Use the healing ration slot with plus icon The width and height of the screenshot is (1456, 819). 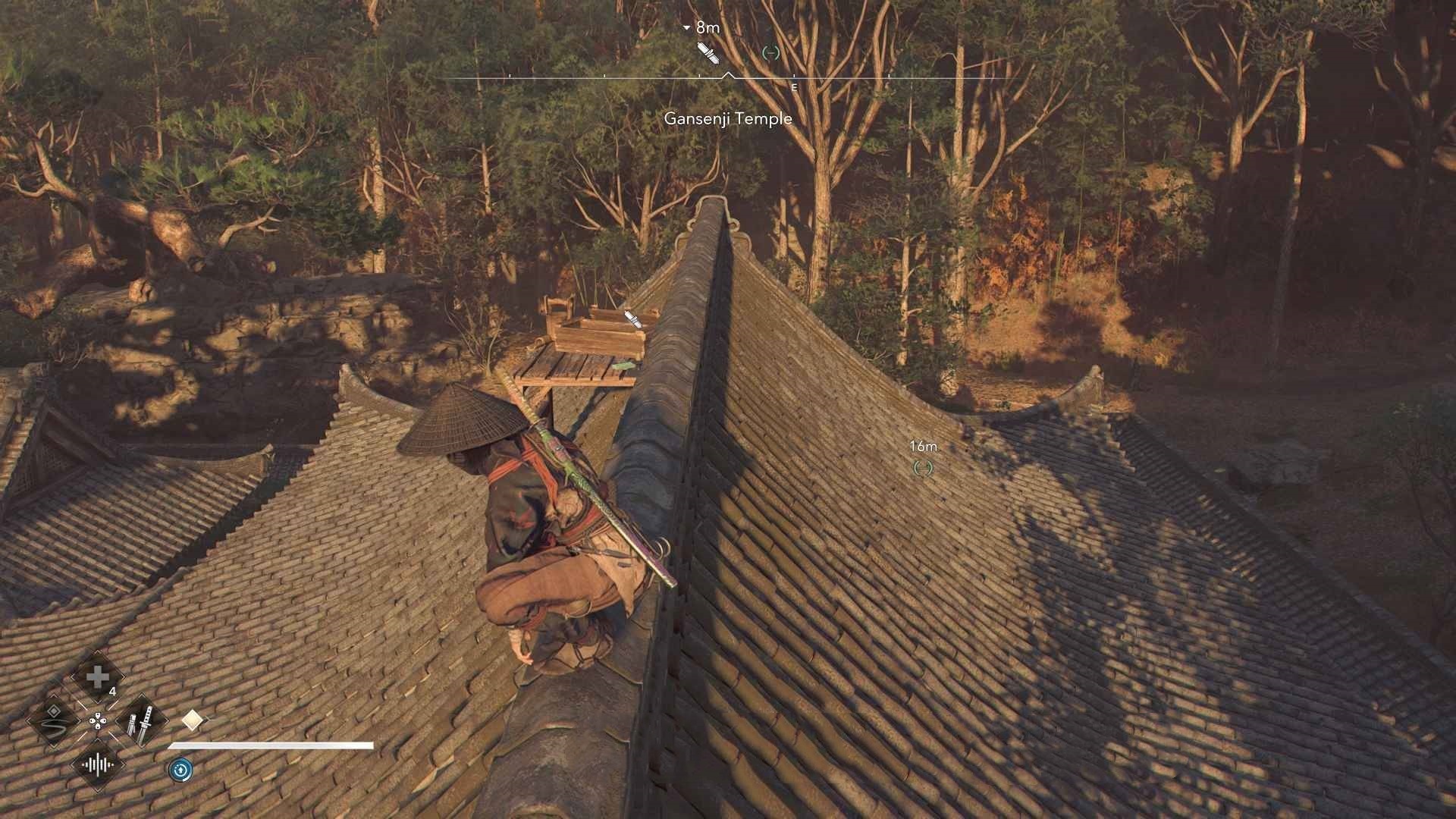(x=97, y=677)
